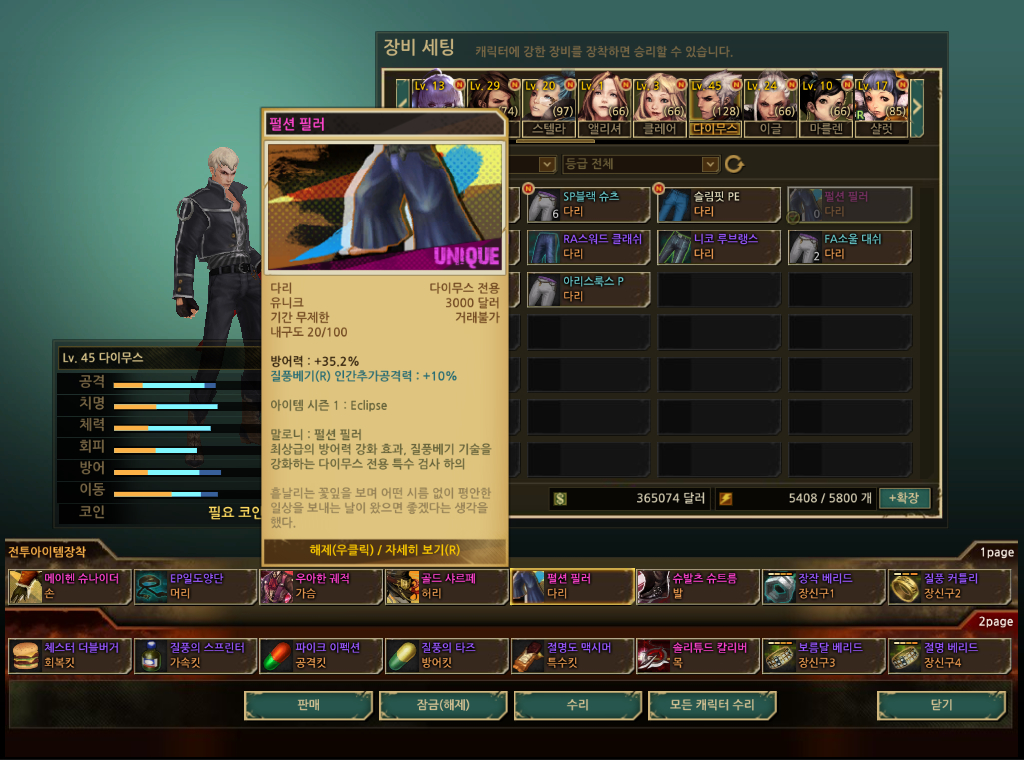Select the SP블랙 슈츠 pants item
The width and height of the screenshot is (1024, 760).
[589, 204]
